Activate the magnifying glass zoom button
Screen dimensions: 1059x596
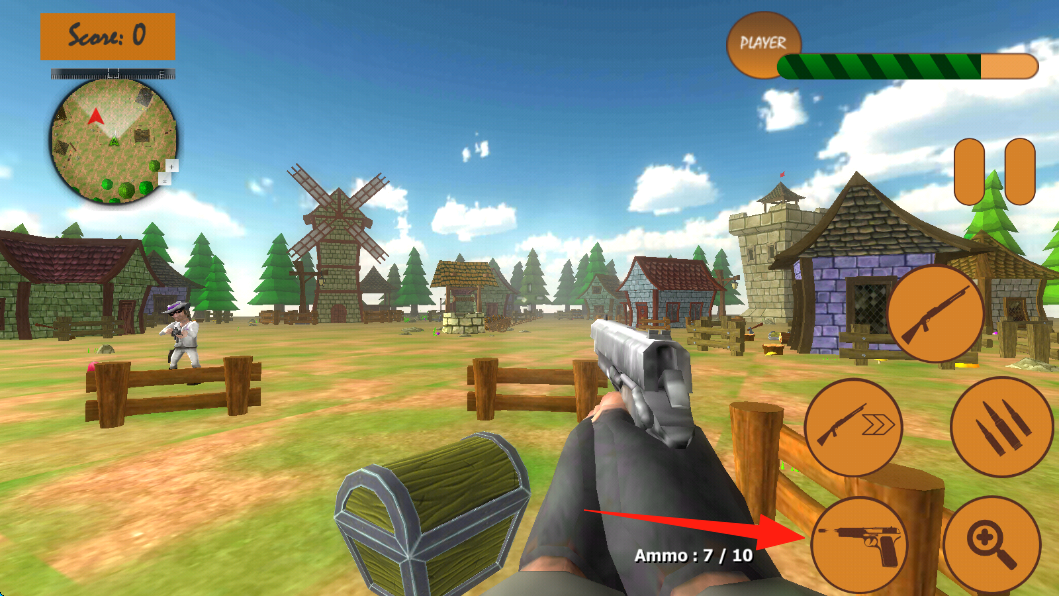tap(992, 545)
